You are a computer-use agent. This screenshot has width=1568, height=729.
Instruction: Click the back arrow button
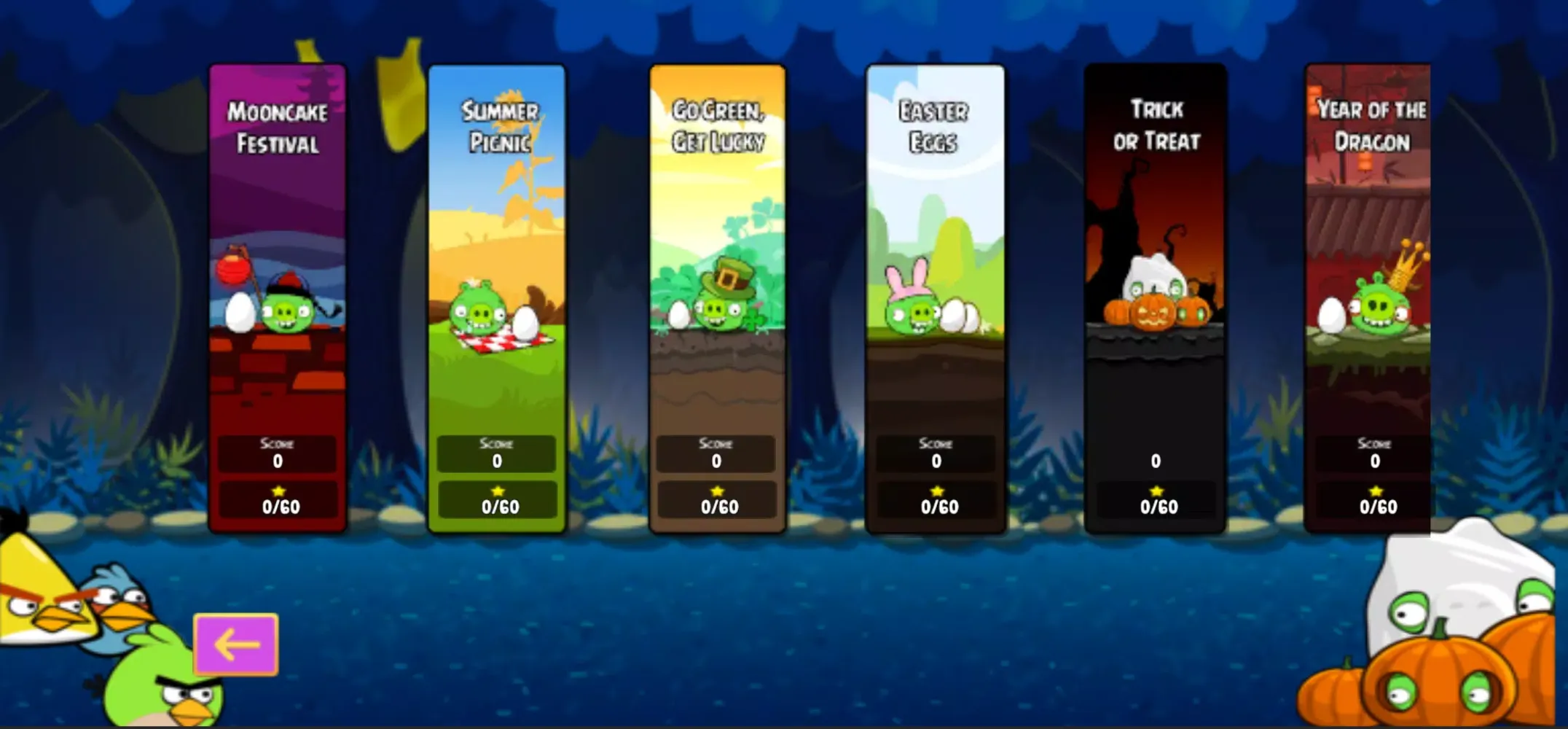click(x=235, y=644)
